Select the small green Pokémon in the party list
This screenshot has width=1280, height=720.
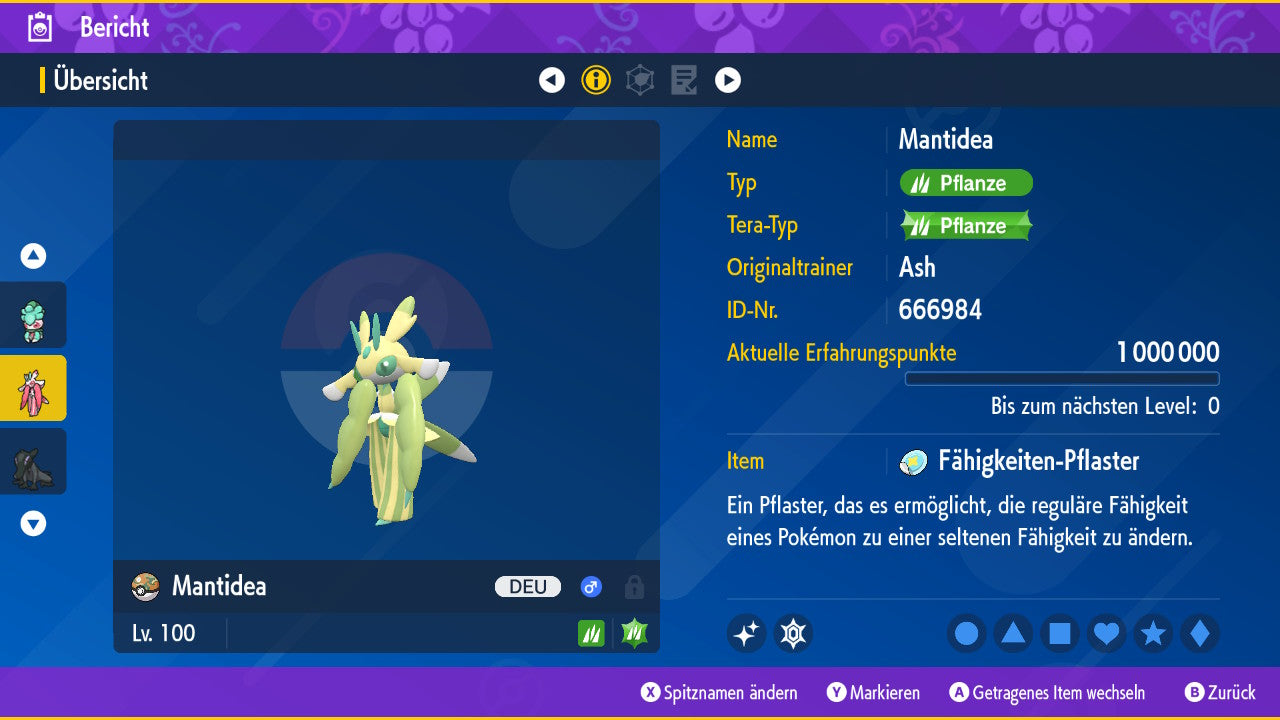(x=33, y=316)
